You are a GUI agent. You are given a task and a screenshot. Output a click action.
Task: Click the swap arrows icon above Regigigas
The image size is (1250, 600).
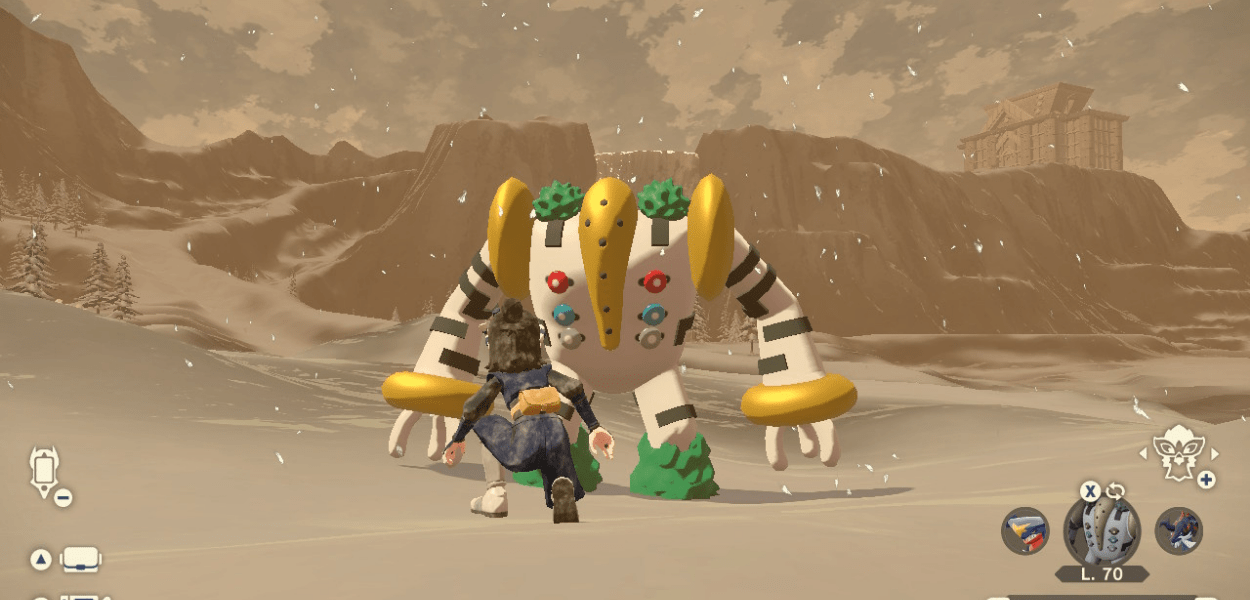[1115, 491]
